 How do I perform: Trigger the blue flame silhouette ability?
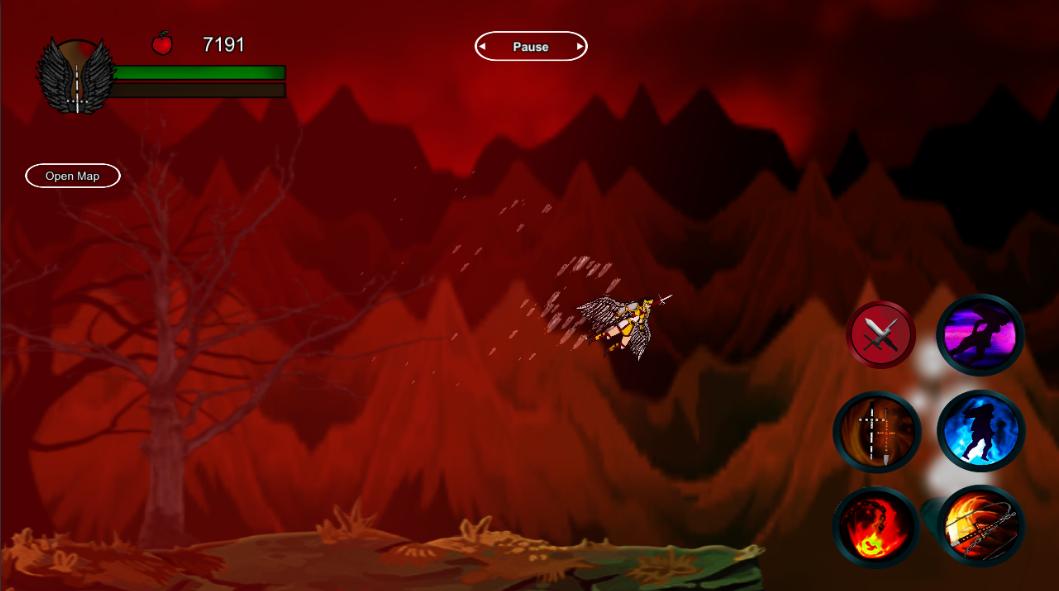coord(980,431)
